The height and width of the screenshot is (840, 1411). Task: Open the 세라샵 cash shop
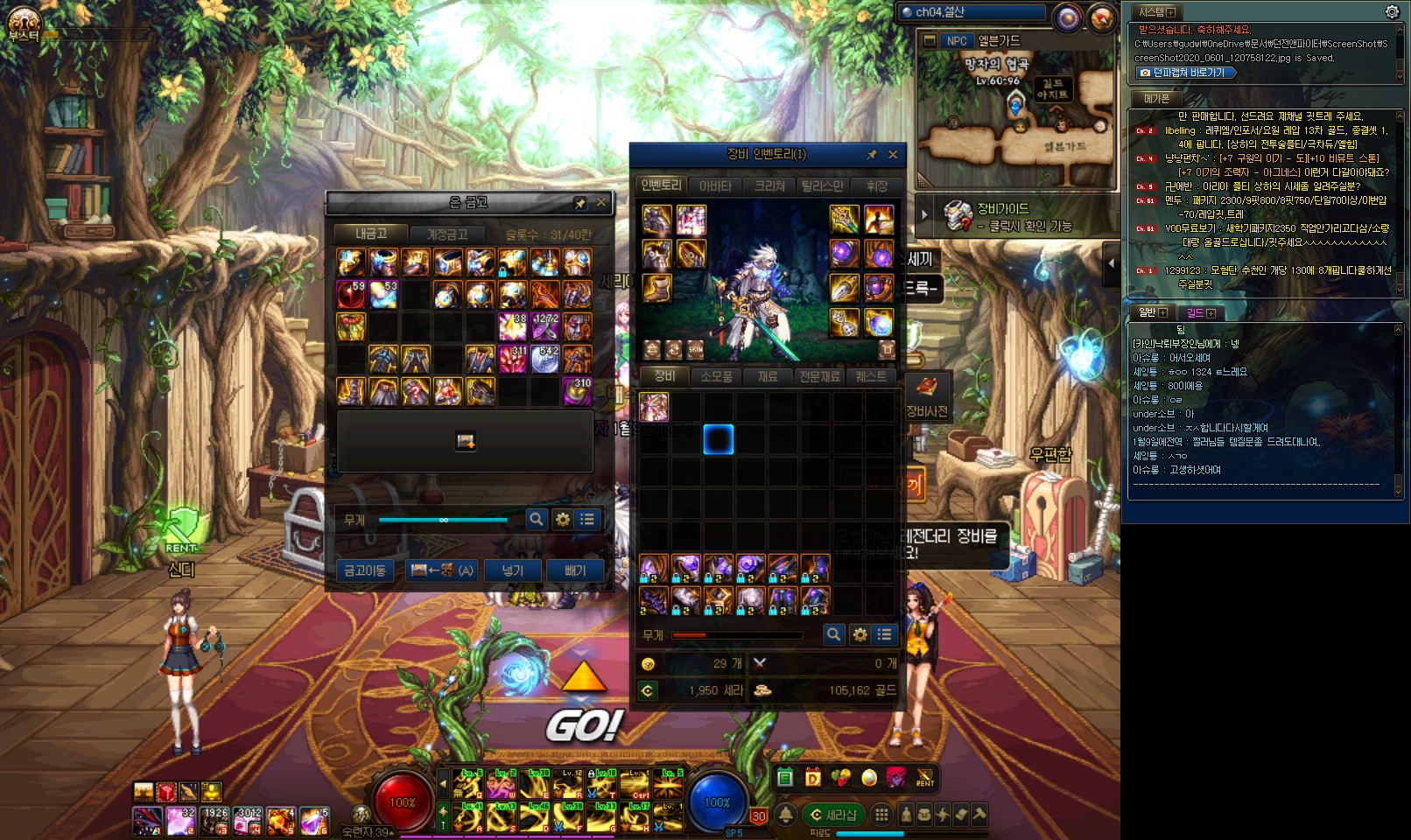tap(833, 815)
